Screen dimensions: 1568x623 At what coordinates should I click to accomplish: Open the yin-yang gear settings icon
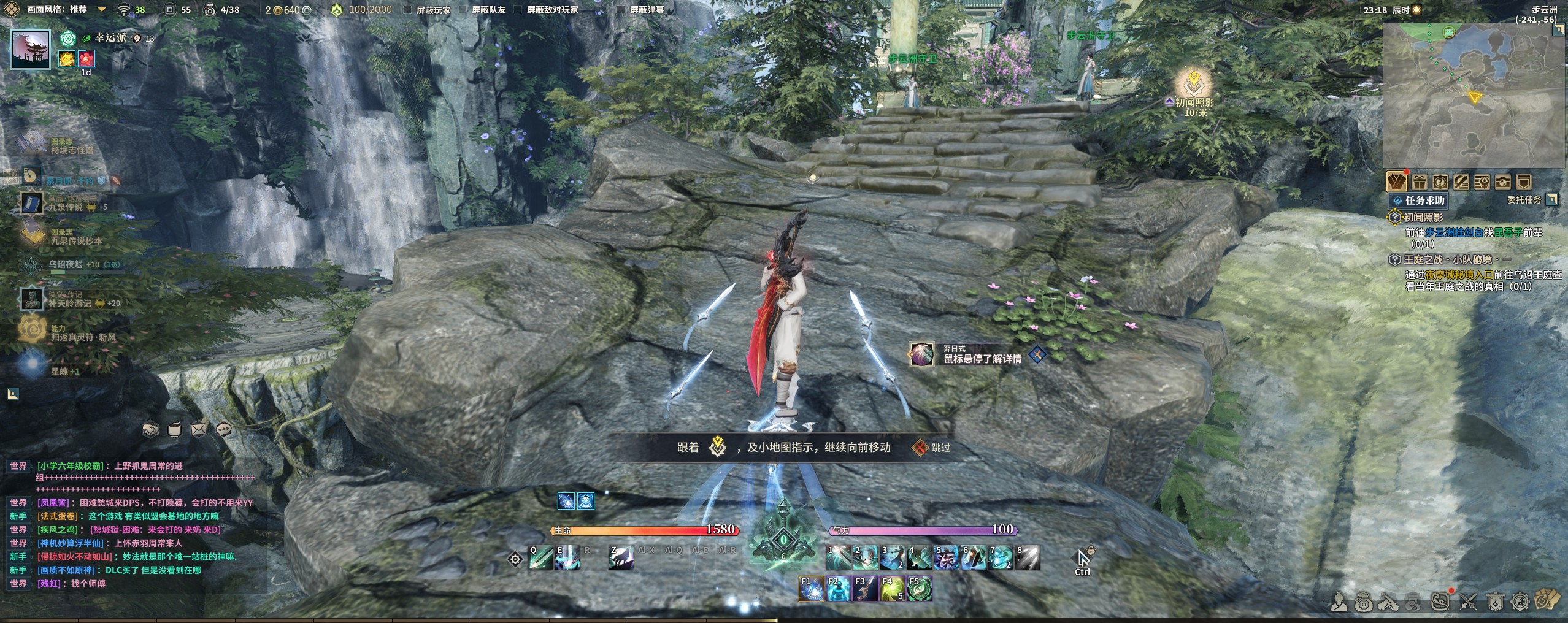click(1520, 603)
